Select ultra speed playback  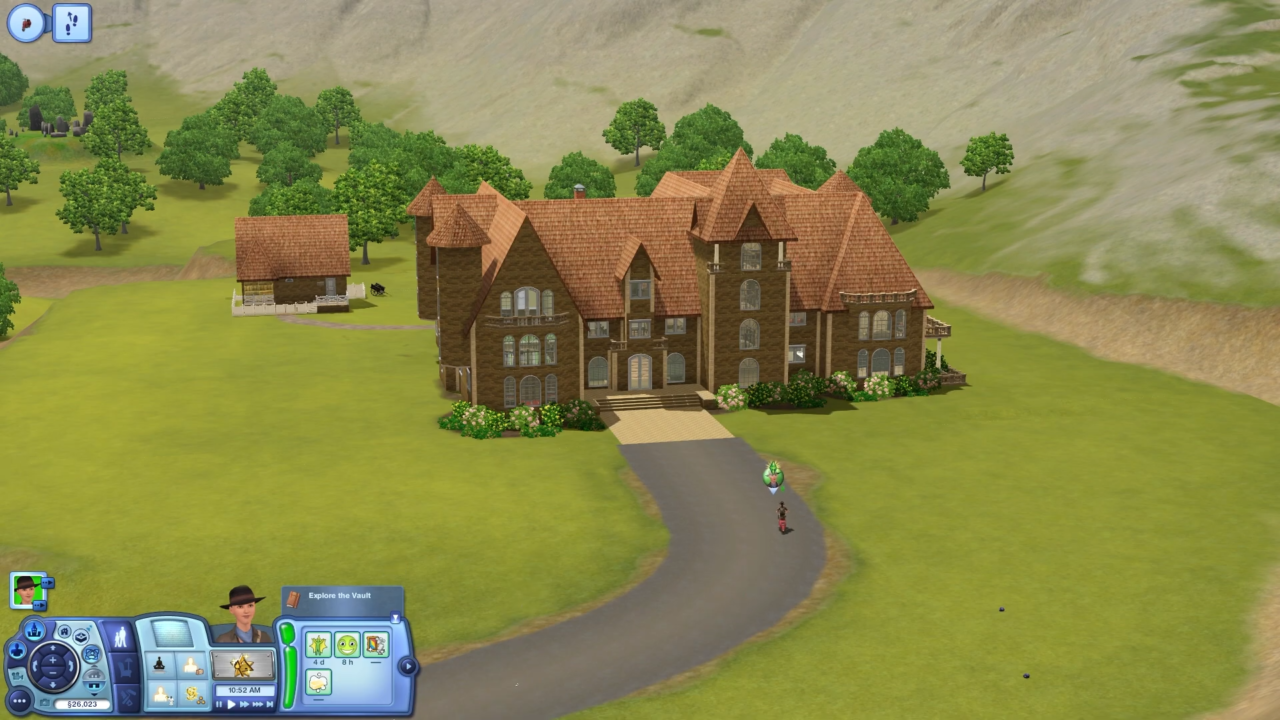258,704
